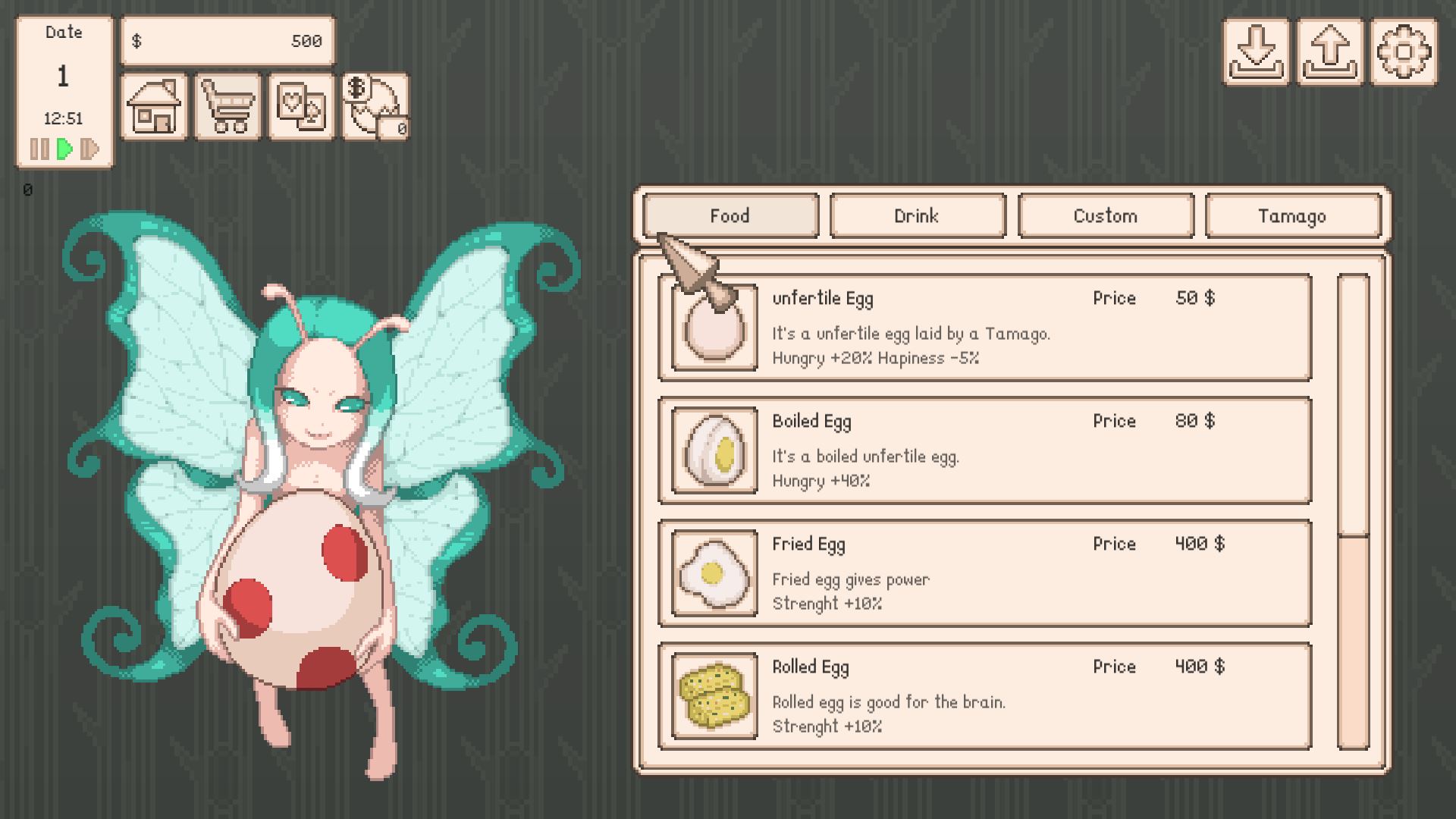Click the shop list scrollbar handle
This screenshot has height=819, width=1456.
point(1353,406)
